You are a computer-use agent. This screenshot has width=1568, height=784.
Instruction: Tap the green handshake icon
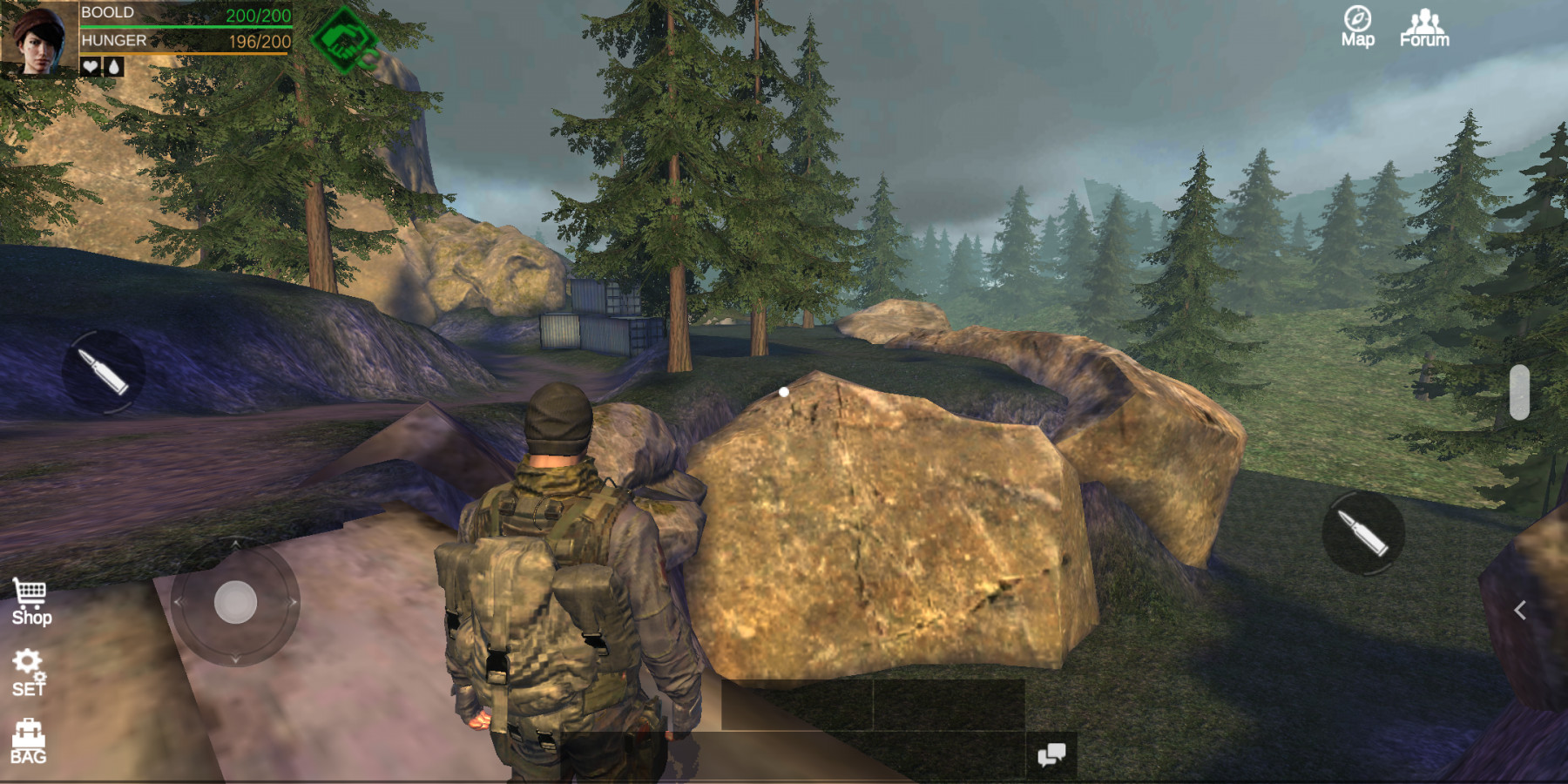point(343,40)
